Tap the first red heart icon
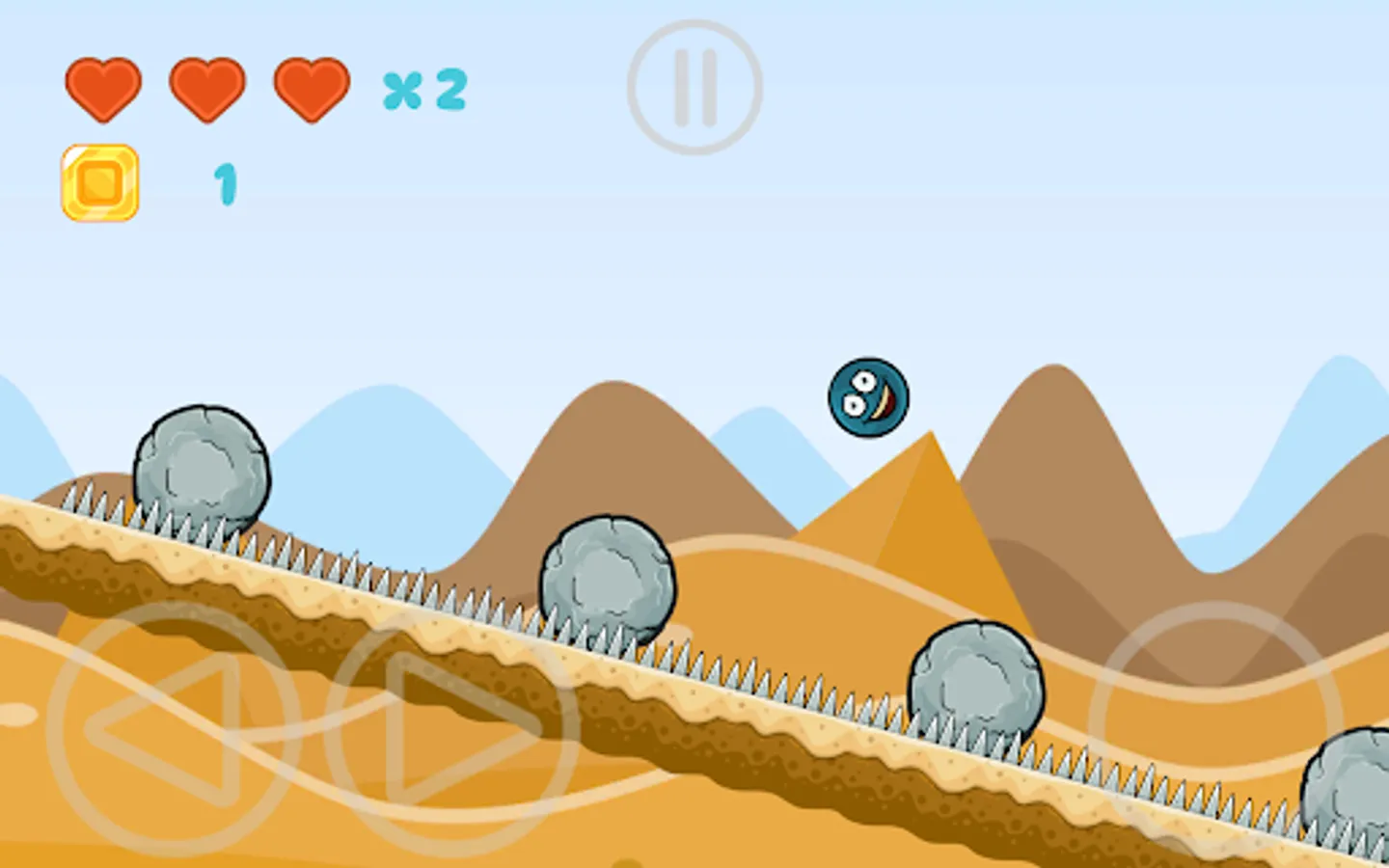1389x868 pixels. [103, 89]
